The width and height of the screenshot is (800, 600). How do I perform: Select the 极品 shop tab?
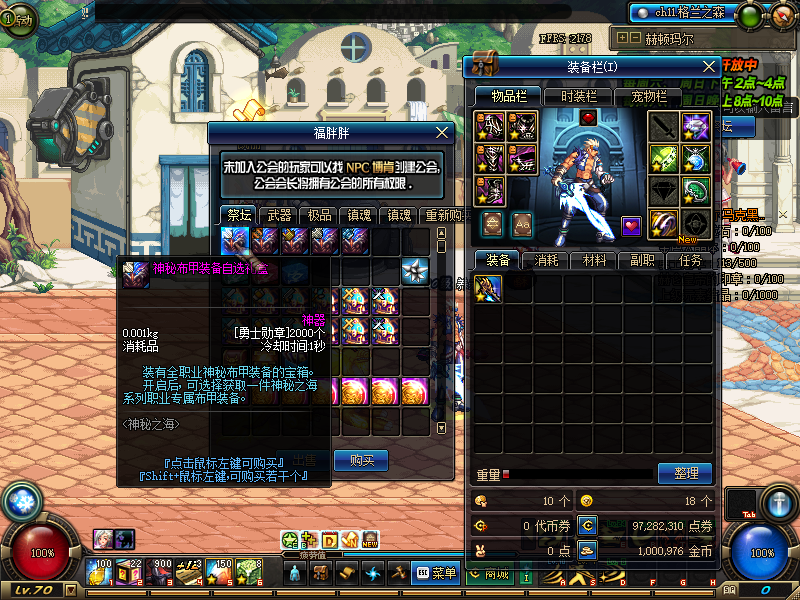point(319,215)
